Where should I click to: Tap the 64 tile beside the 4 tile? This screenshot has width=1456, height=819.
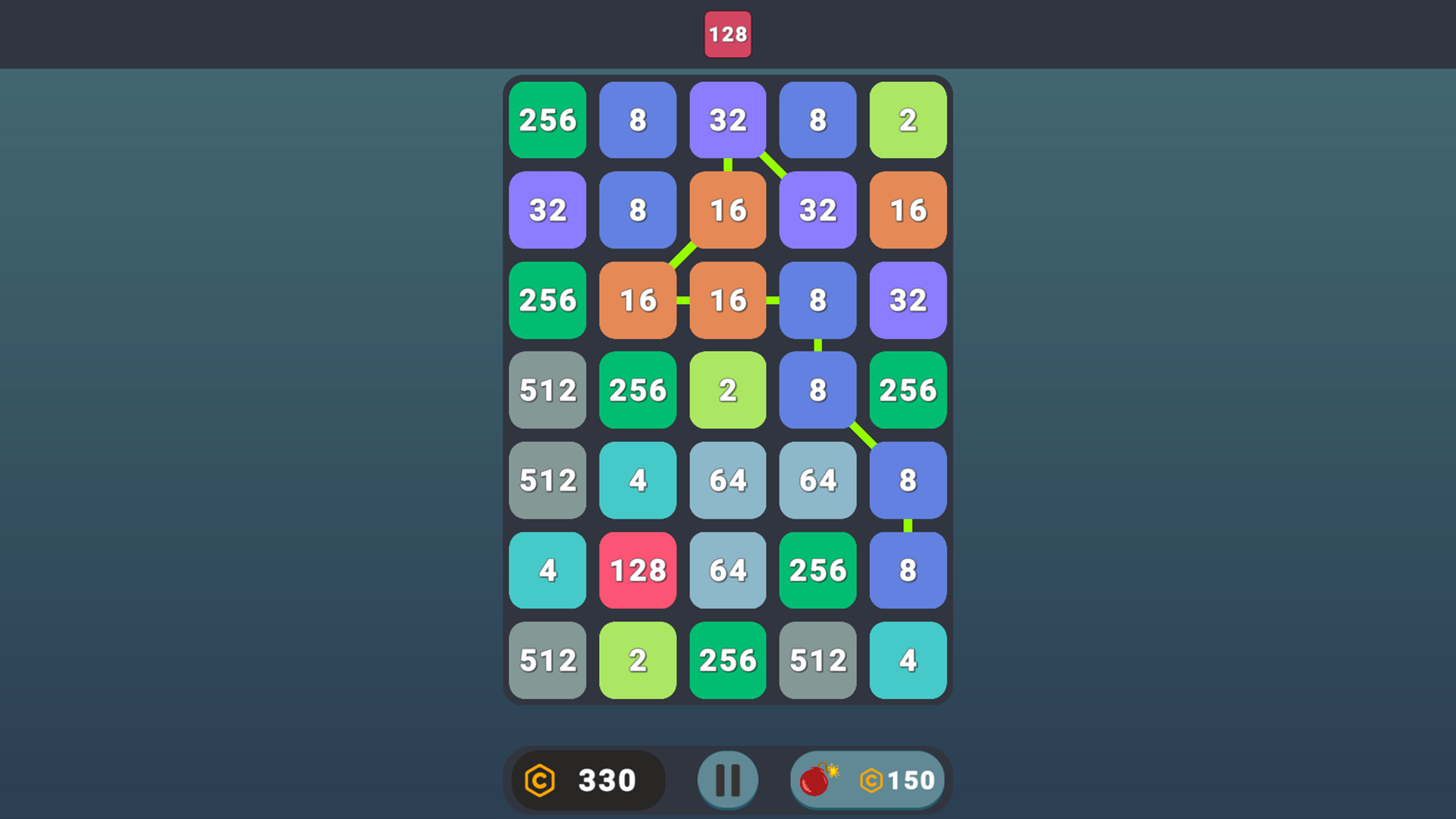point(728,480)
